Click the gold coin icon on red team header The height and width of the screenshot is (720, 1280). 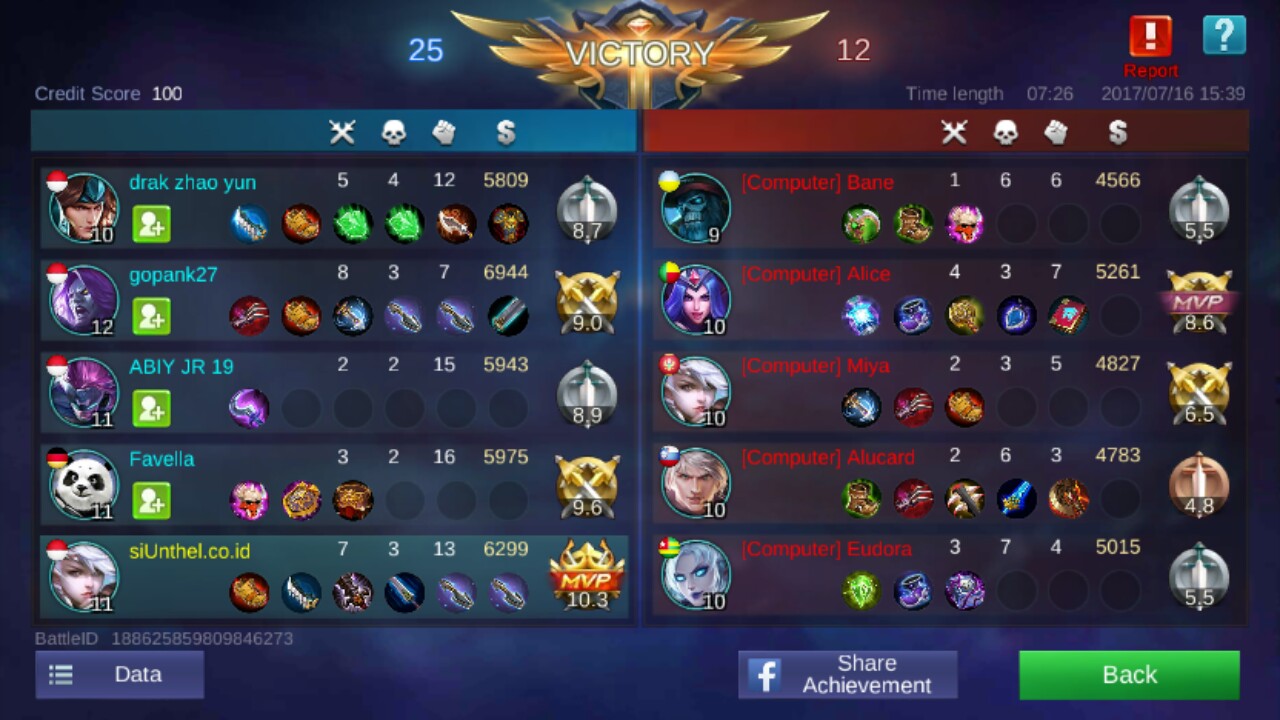[x=1118, y=132]
